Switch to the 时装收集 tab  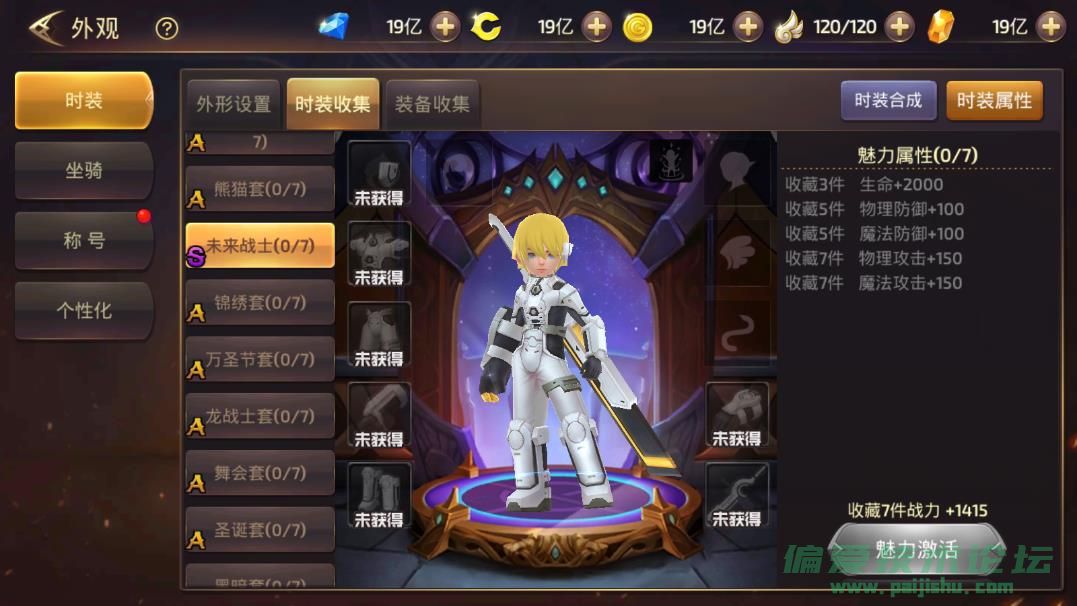(x=332, y=104)
